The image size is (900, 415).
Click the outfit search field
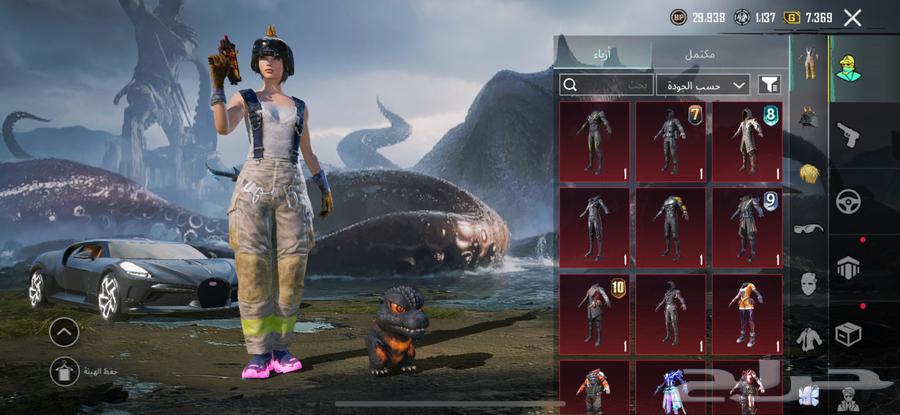[x=605, y=85]
